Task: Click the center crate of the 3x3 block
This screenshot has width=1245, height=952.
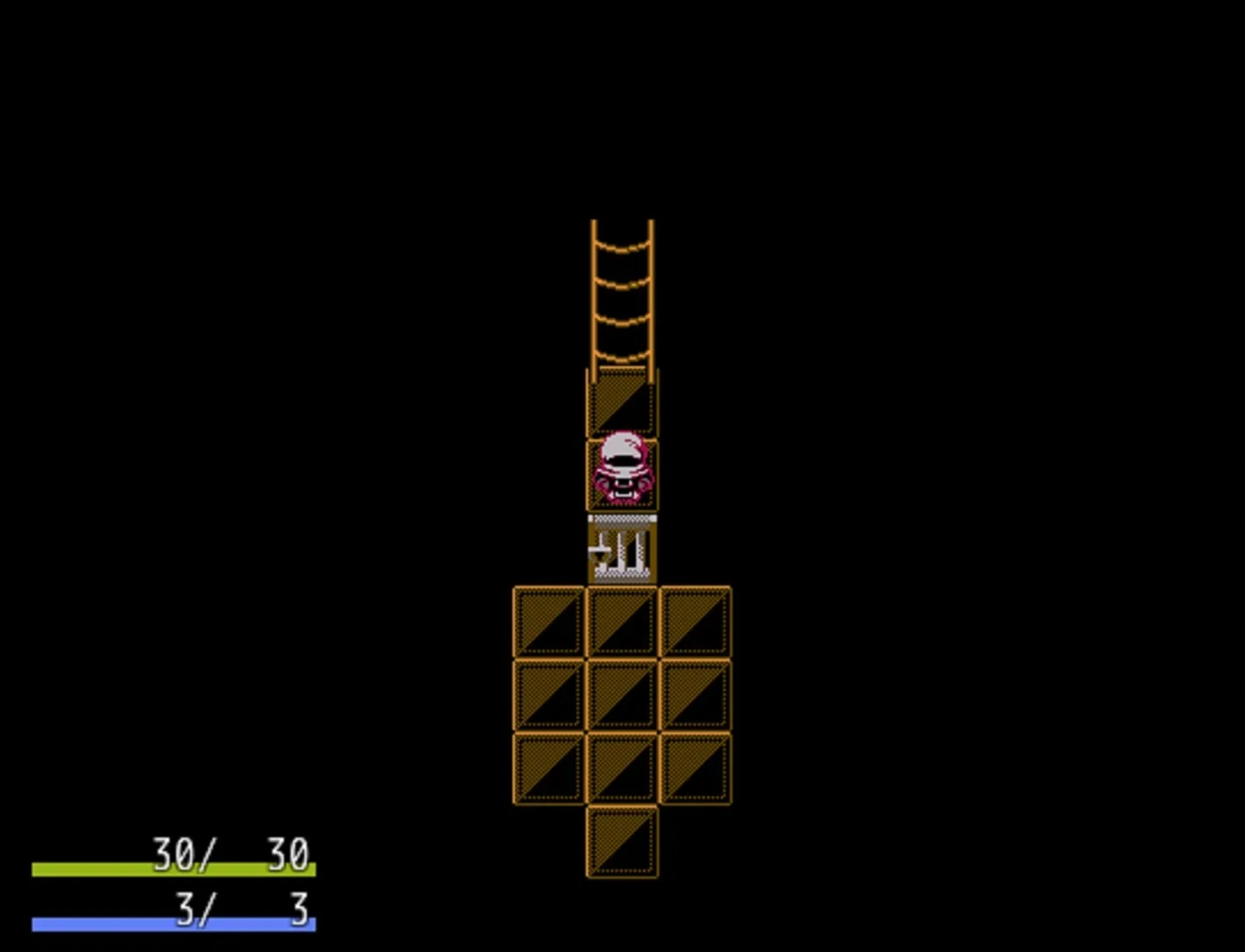Action: (x=622, y=693)
